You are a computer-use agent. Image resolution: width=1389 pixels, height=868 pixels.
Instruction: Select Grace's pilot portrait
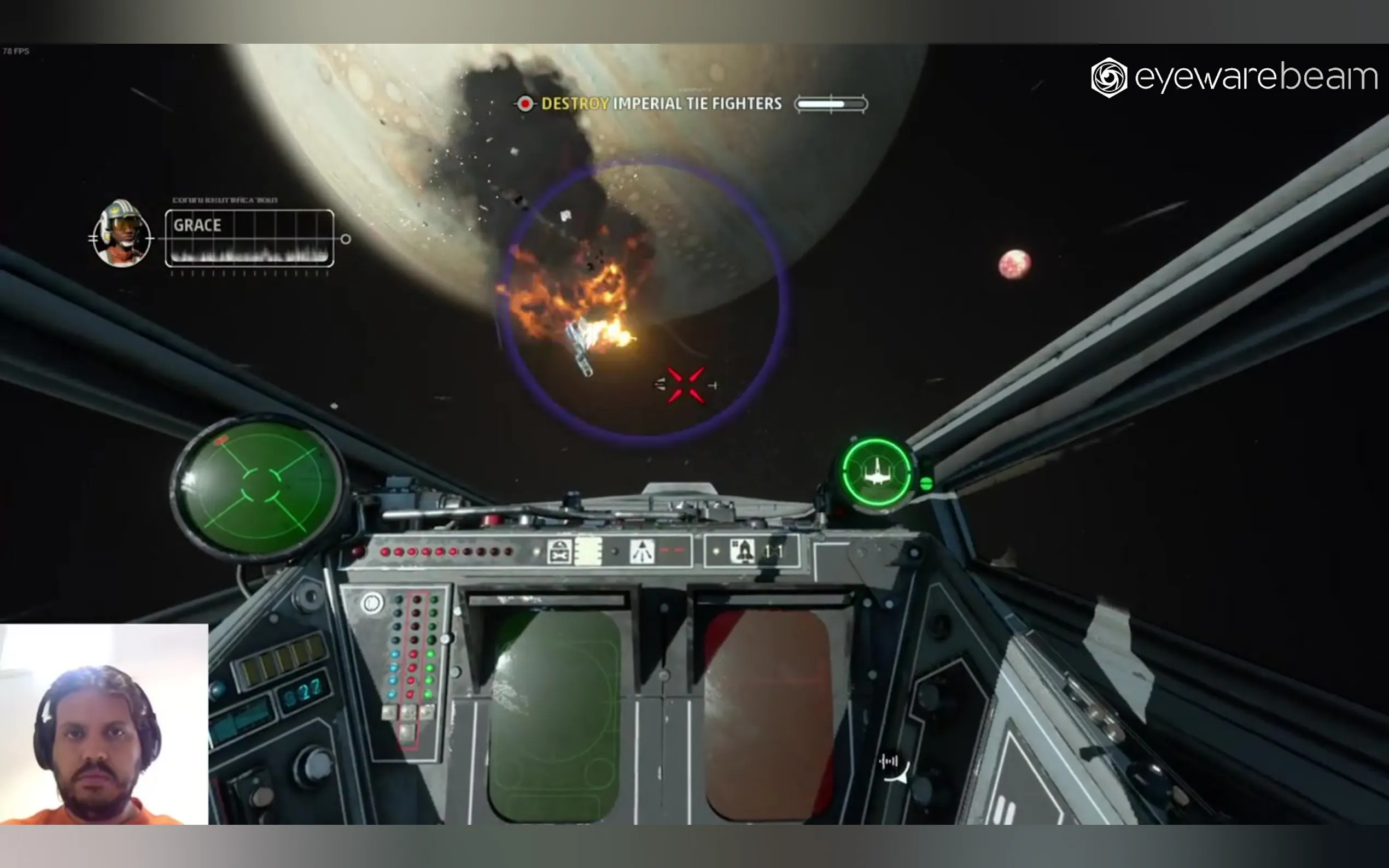coord(122,234)
